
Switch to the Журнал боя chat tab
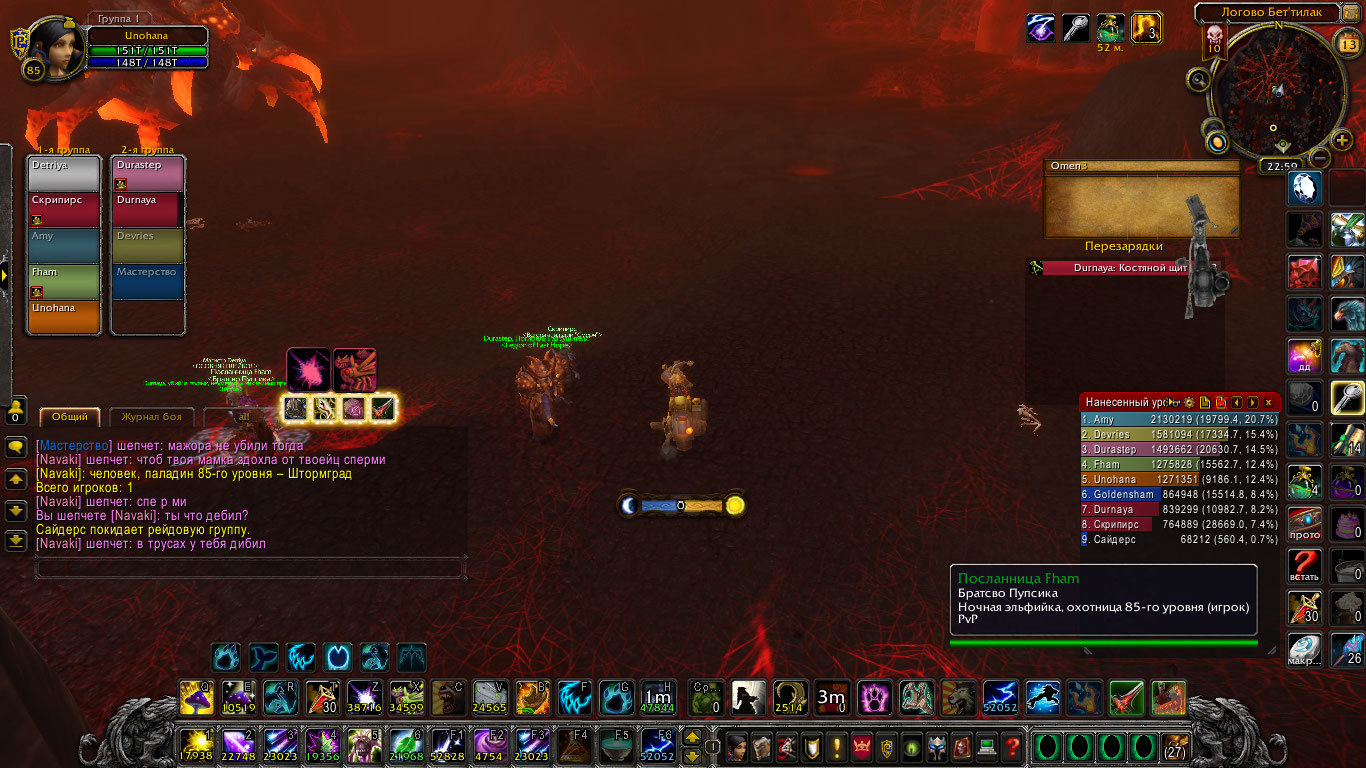(x=151, y=417)
